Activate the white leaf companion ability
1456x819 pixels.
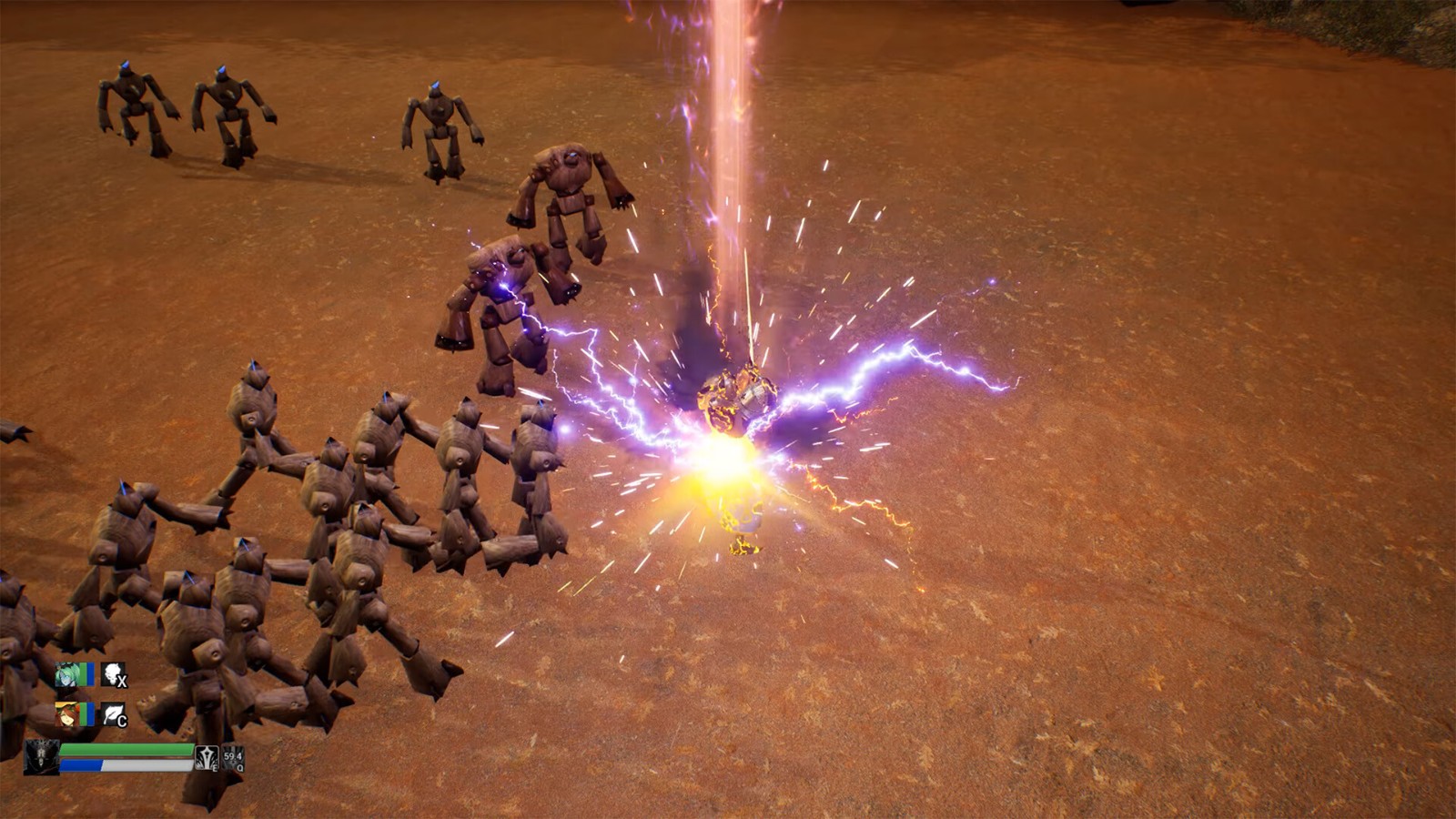pos(113,714)
